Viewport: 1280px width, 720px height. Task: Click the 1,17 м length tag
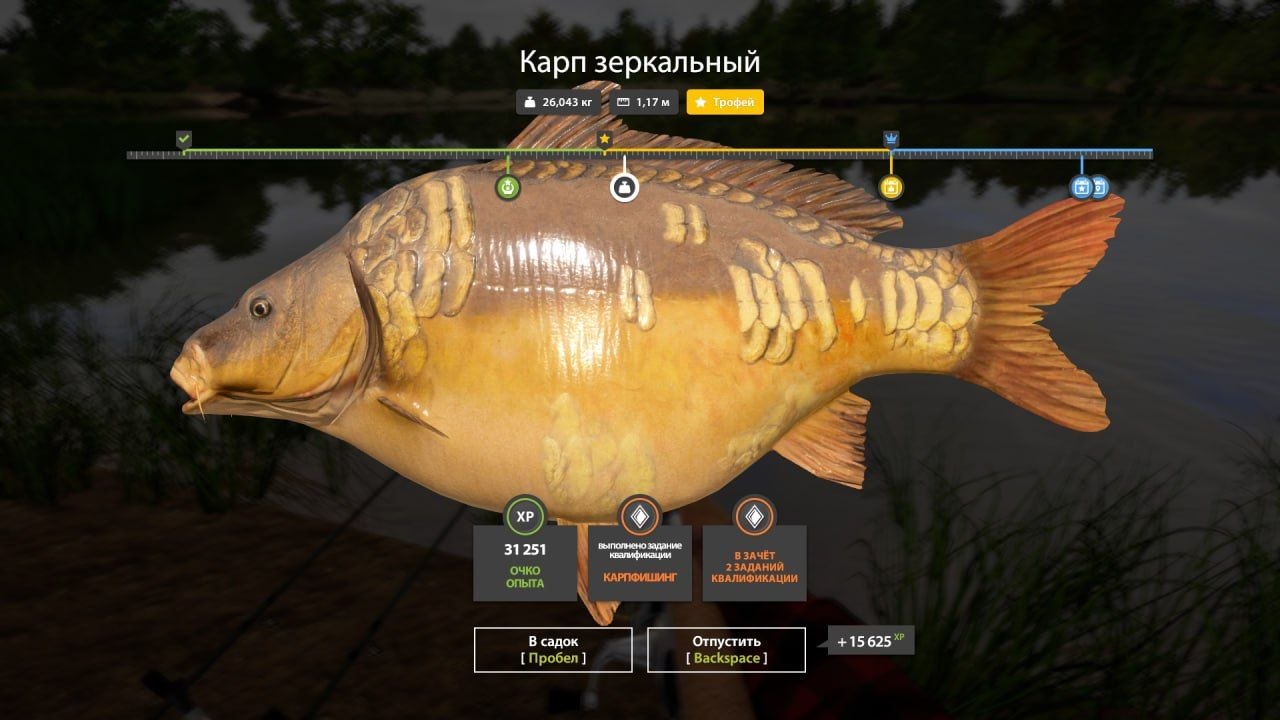(644, 102)
